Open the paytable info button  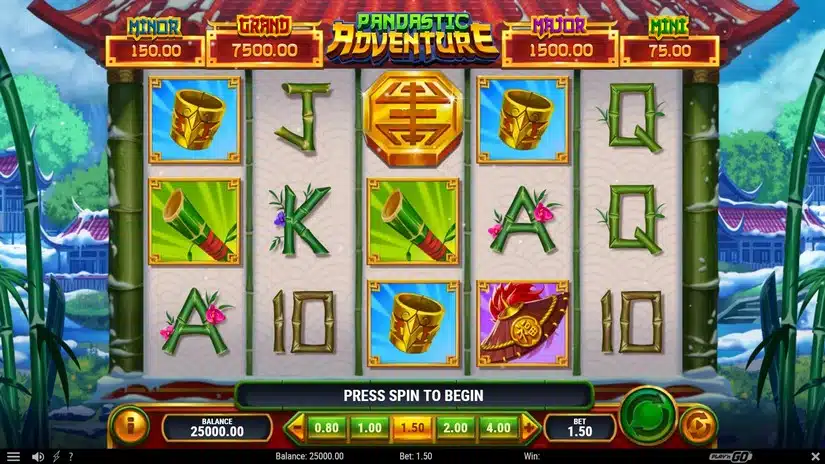click(128, 426)
